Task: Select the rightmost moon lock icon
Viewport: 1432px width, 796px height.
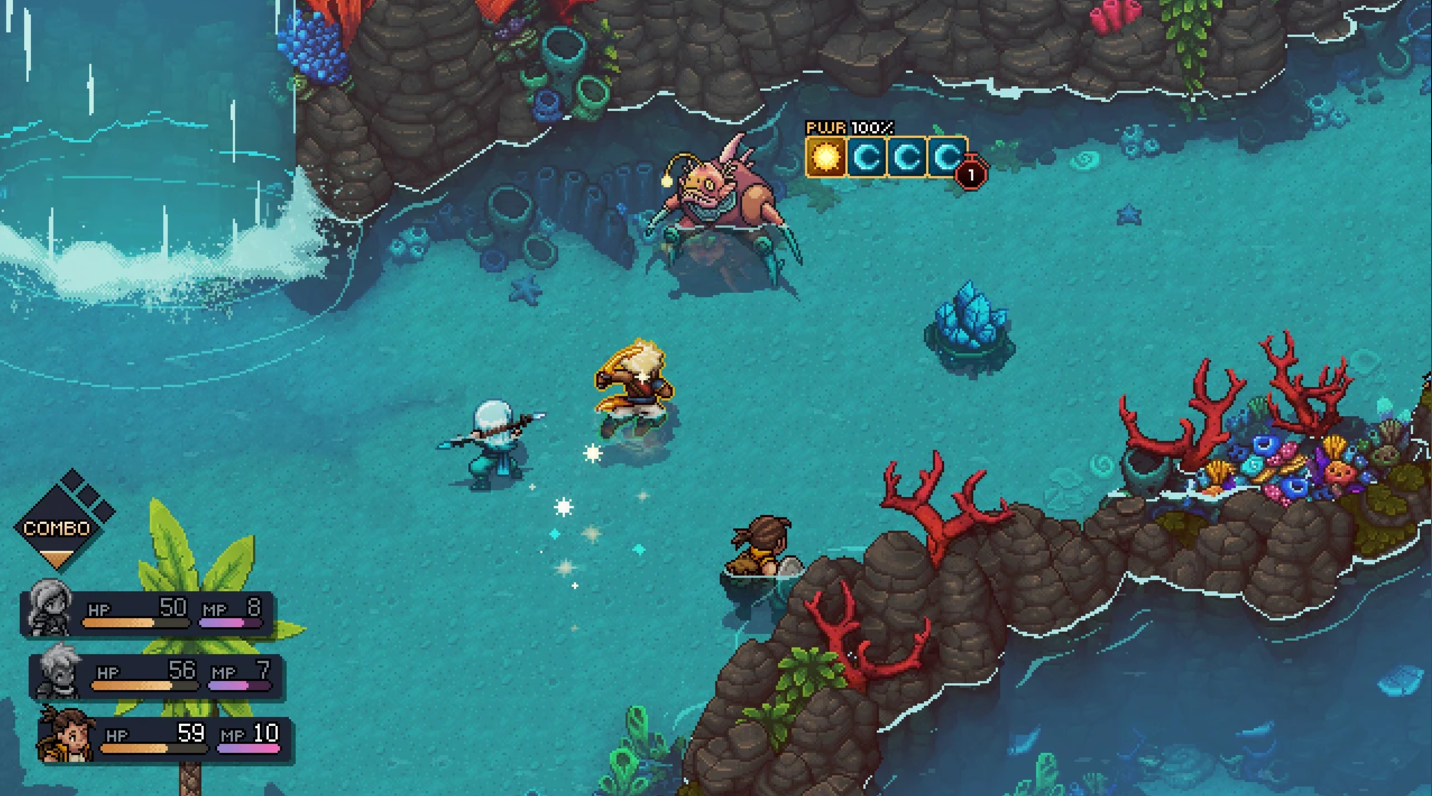Action: click(x=945, y=158)
